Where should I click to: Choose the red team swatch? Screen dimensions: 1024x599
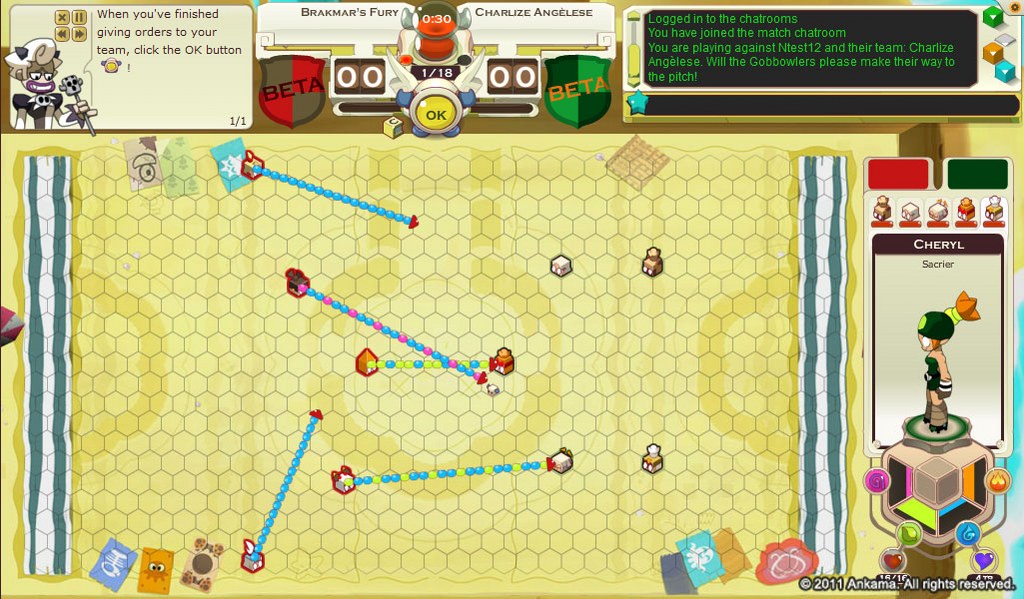pos(898,173)
